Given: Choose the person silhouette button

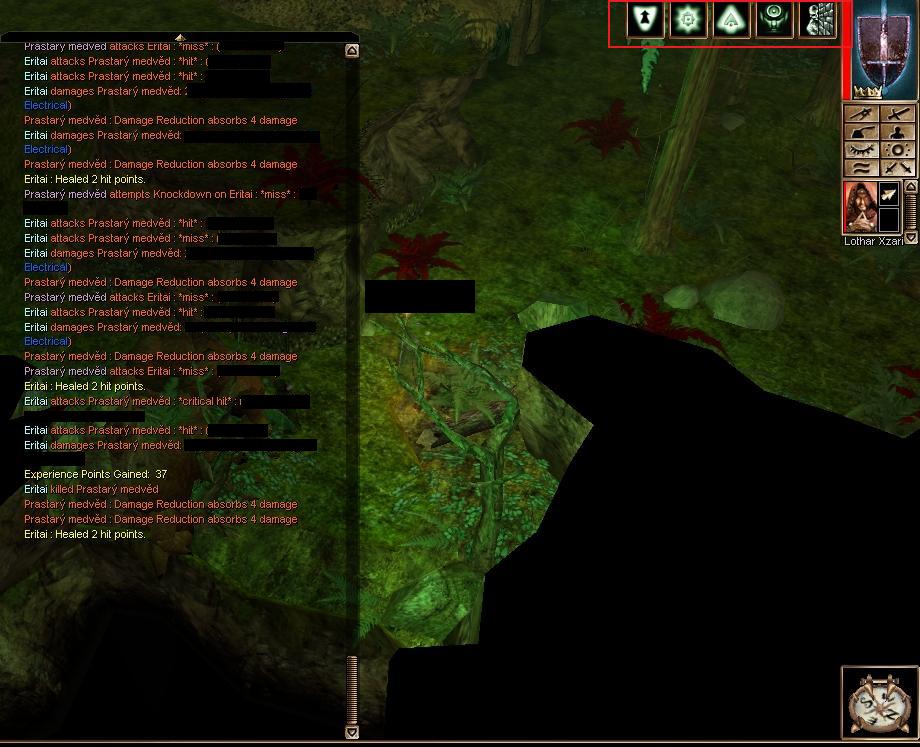Looking at the screenshot, I should [899, 132].
